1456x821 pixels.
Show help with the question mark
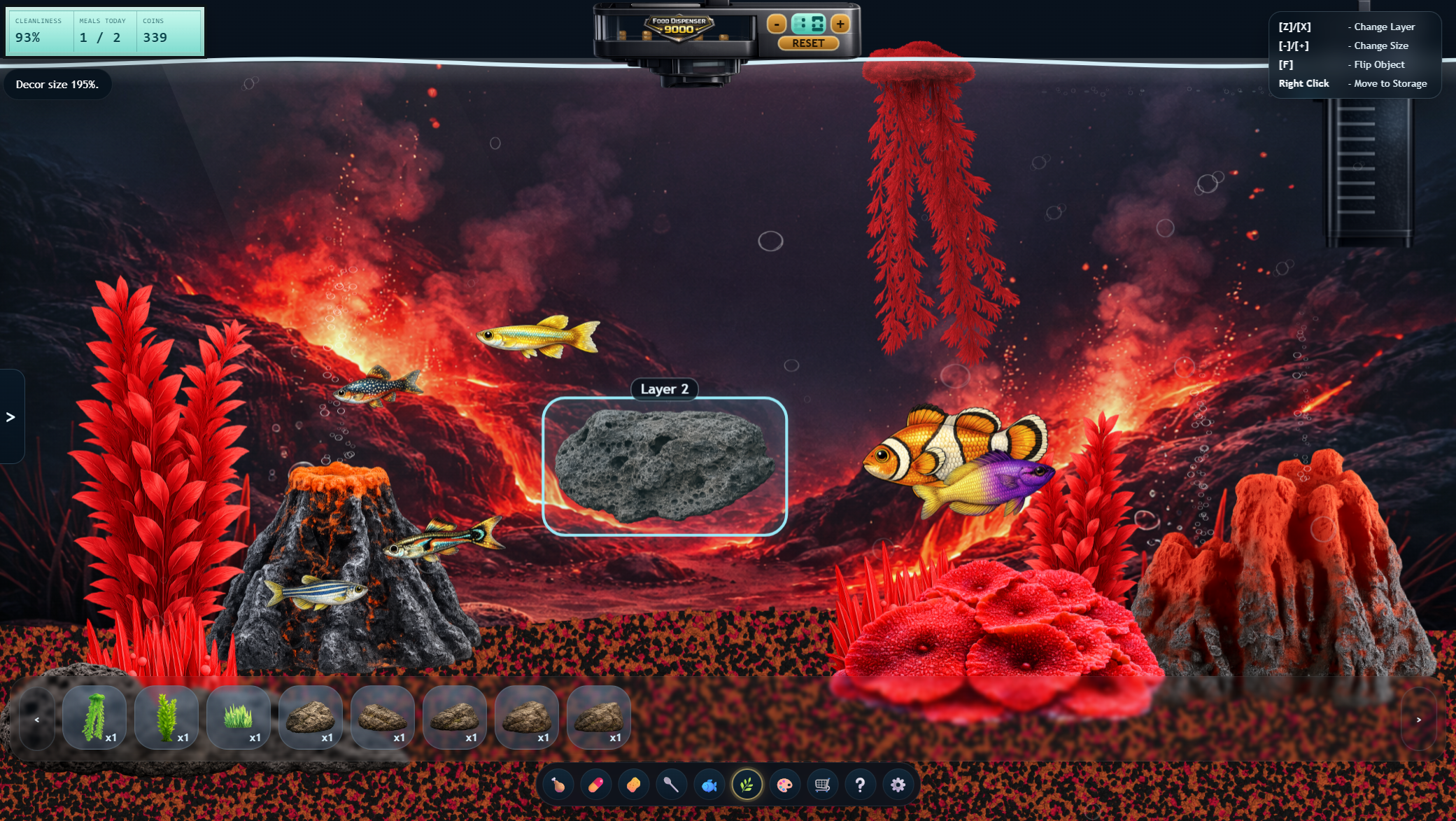click(x=860, y=785)
